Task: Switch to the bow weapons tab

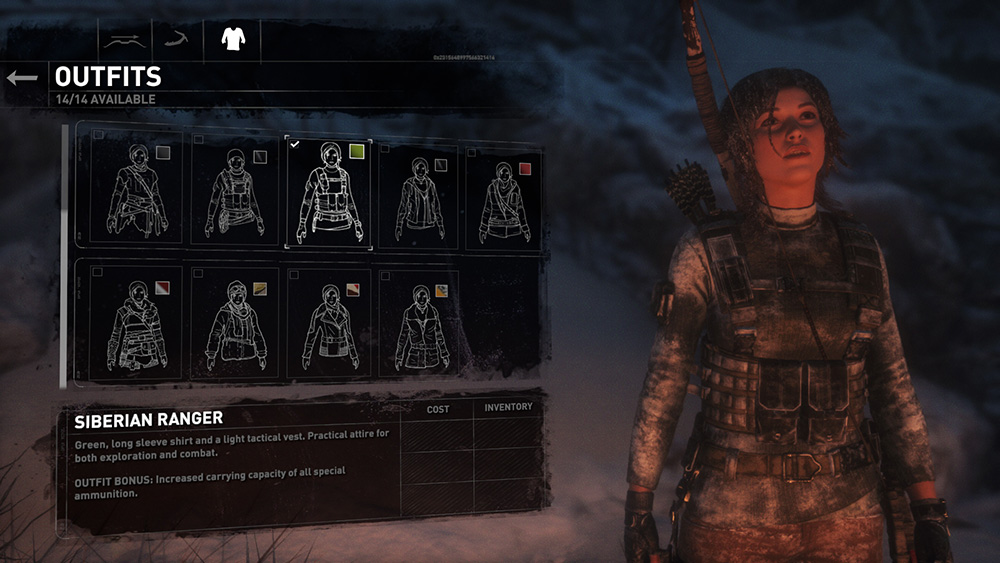Action: pyautogui.click(x=124, y=40)
